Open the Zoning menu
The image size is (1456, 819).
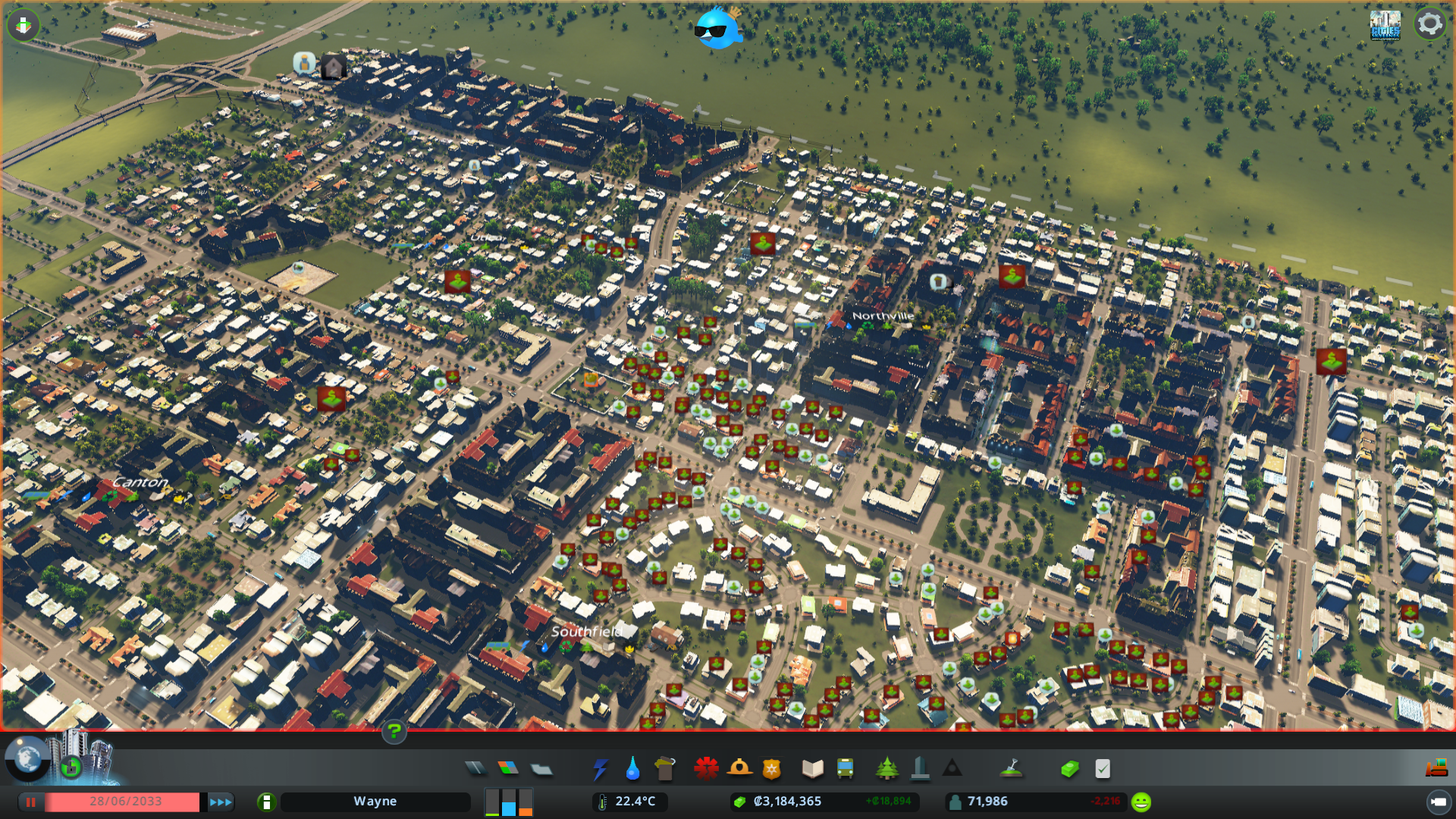(509, 768)
